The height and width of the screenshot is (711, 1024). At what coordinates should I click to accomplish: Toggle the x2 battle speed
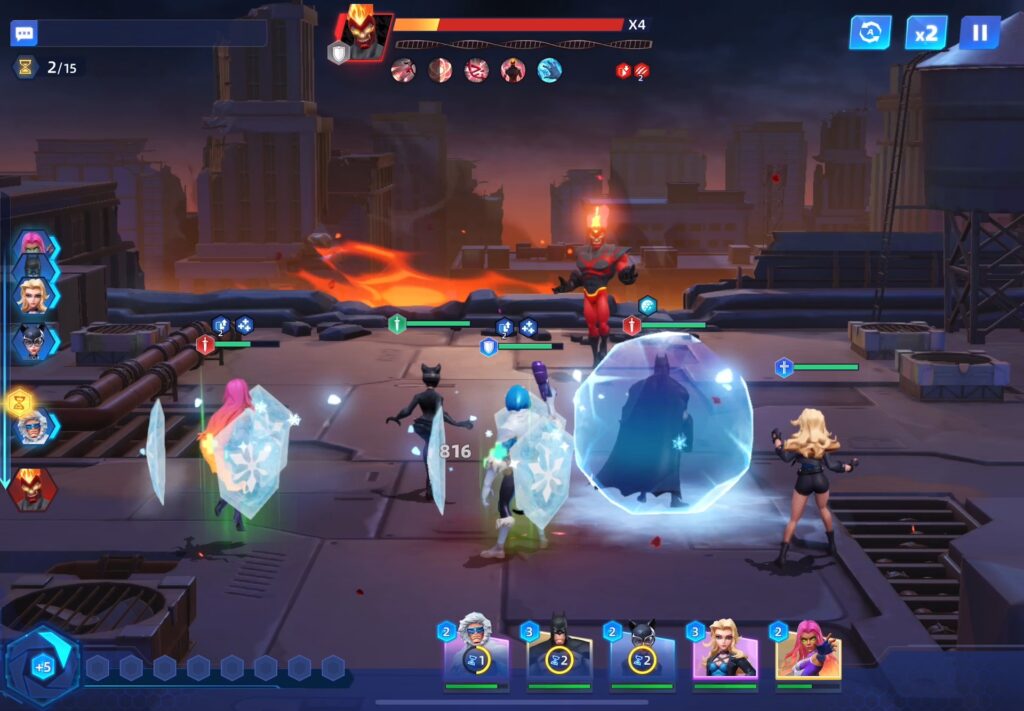point(926,32)
